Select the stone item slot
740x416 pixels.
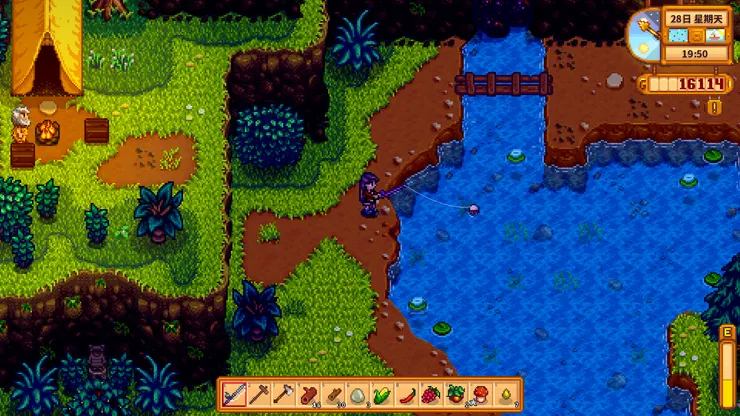pyautogui.click(x=357, y=394)
